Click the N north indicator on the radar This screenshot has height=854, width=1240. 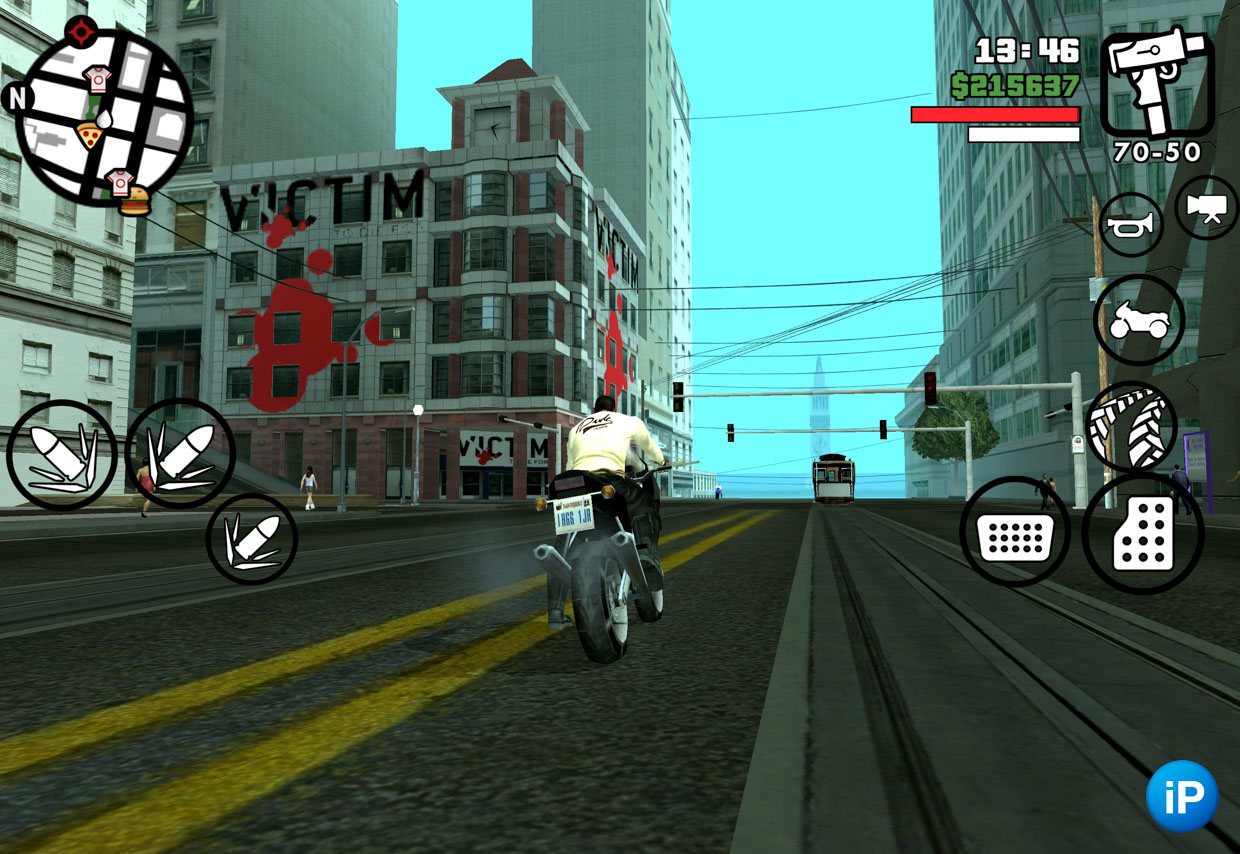(x=17, y=98)
